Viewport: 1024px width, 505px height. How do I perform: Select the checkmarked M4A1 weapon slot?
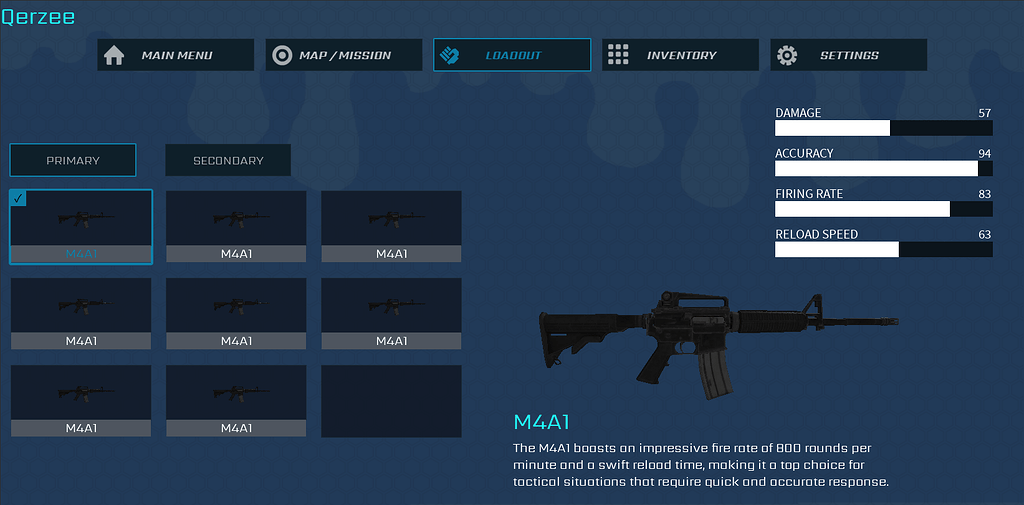pyautogui.click(x=81, y=226)
